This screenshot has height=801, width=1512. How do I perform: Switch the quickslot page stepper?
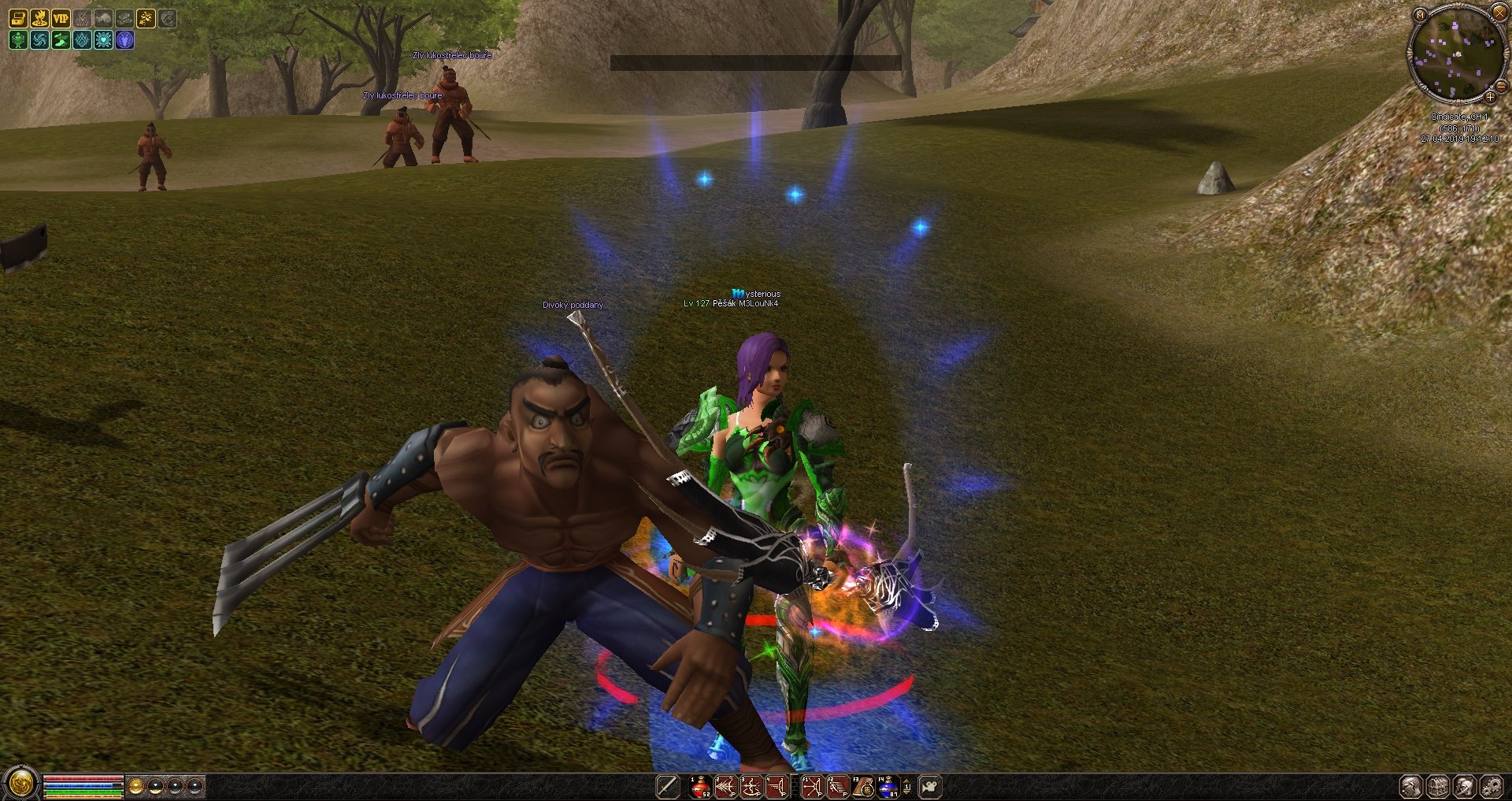[907, 787]
